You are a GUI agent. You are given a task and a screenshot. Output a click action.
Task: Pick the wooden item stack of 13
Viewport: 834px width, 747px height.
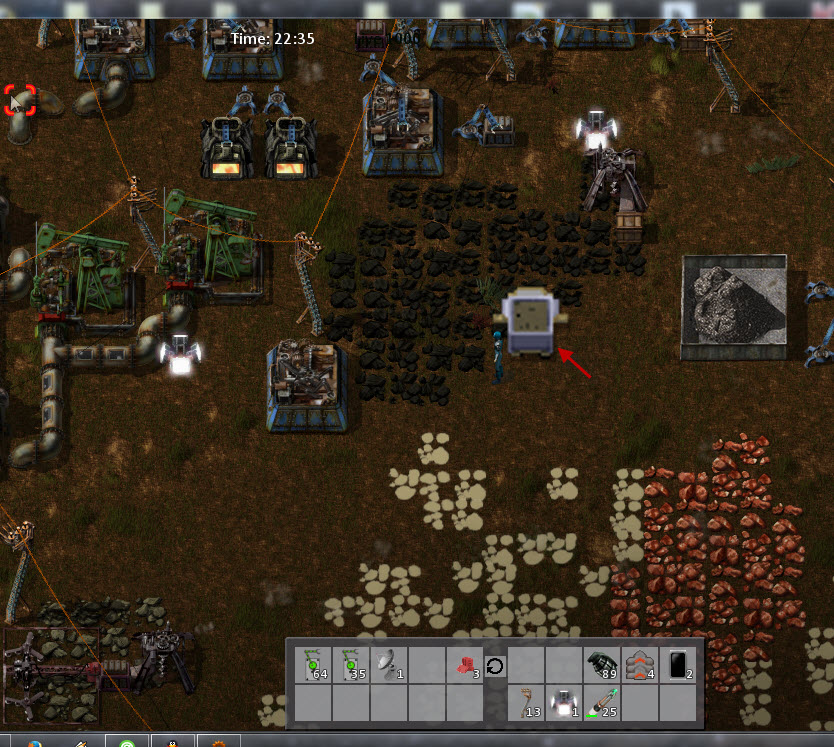525,703
